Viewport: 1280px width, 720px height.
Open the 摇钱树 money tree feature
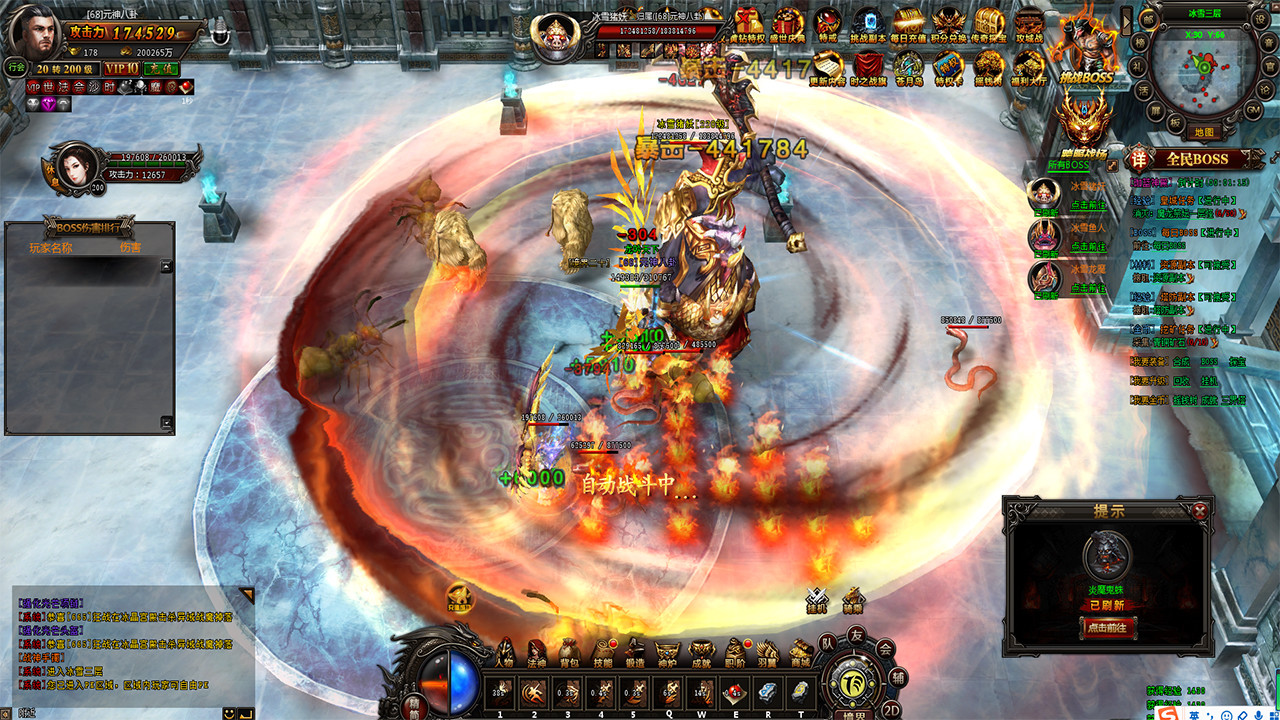[x=988, y=68]
